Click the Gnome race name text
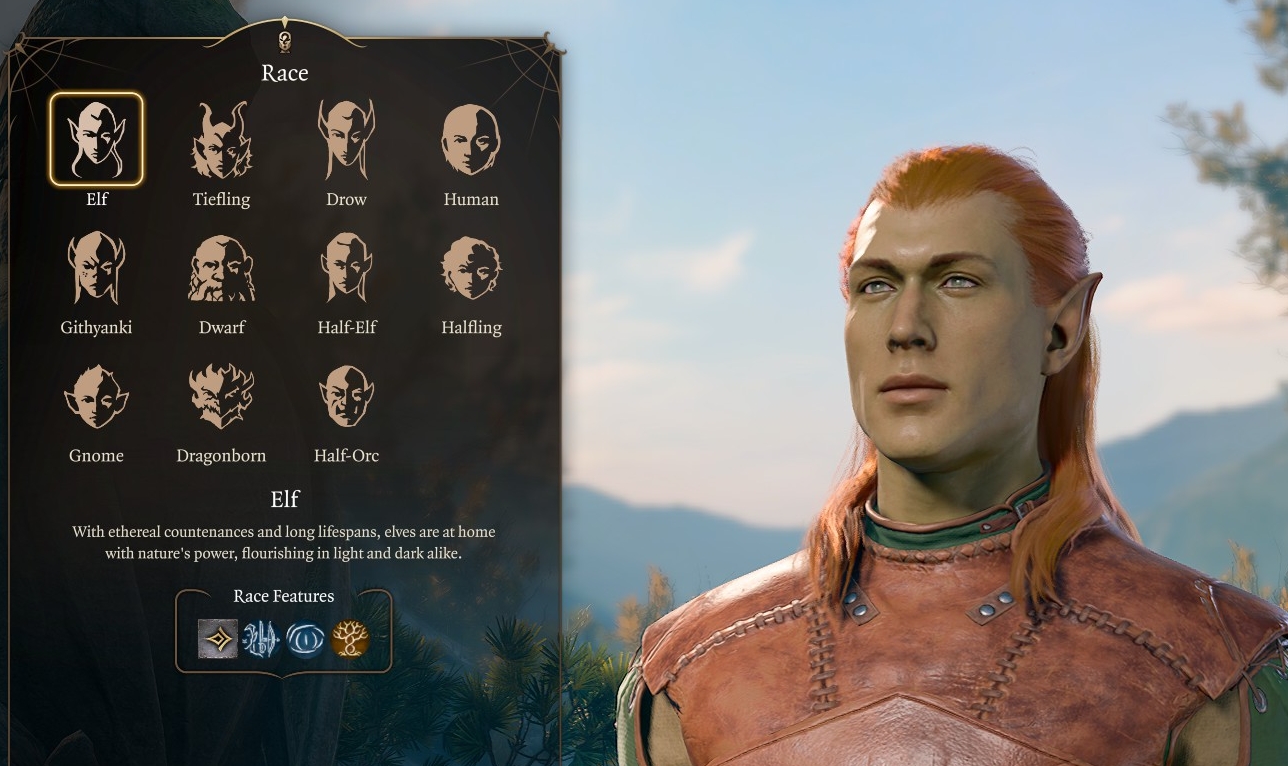1288x766 pixels. coord(96,455)
